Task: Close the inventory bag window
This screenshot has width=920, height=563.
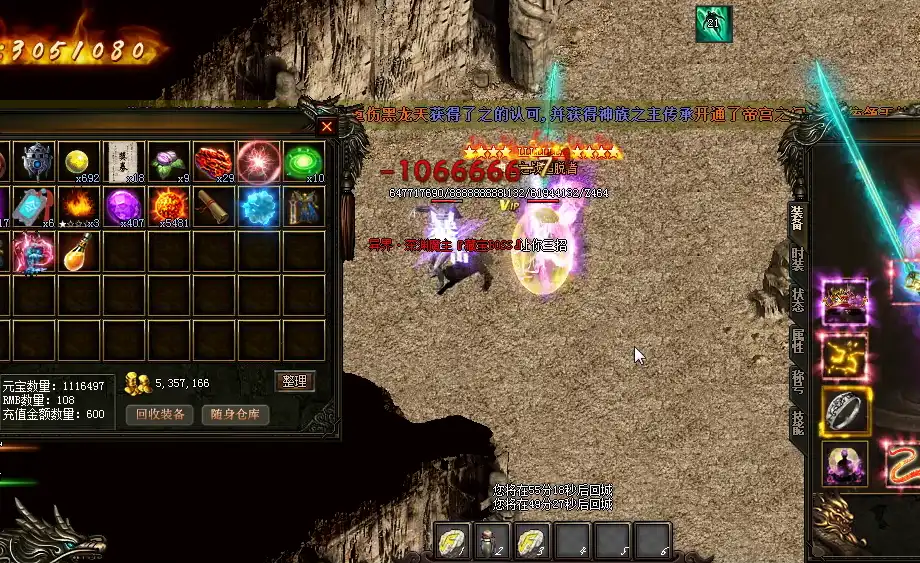Action: pos(327,127)
